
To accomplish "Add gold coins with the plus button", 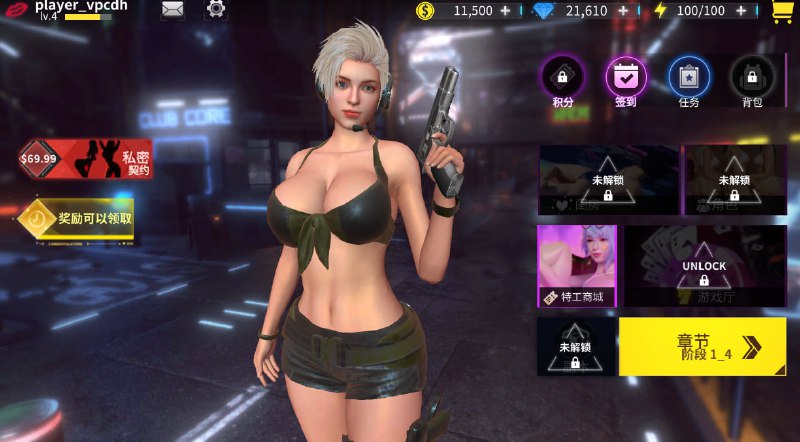I will coord(504,11).
